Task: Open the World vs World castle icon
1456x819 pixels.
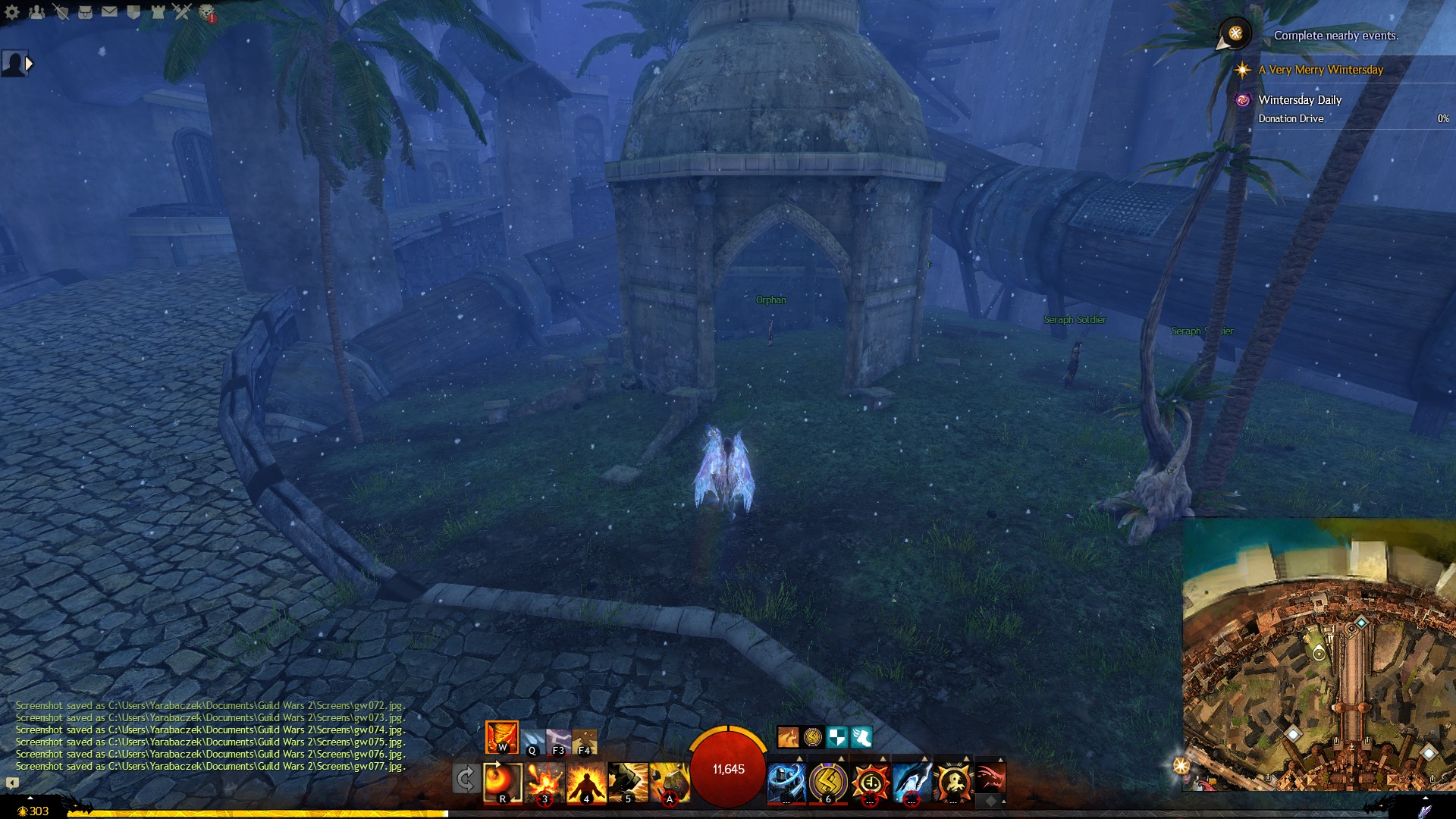Action: [158, 11]
